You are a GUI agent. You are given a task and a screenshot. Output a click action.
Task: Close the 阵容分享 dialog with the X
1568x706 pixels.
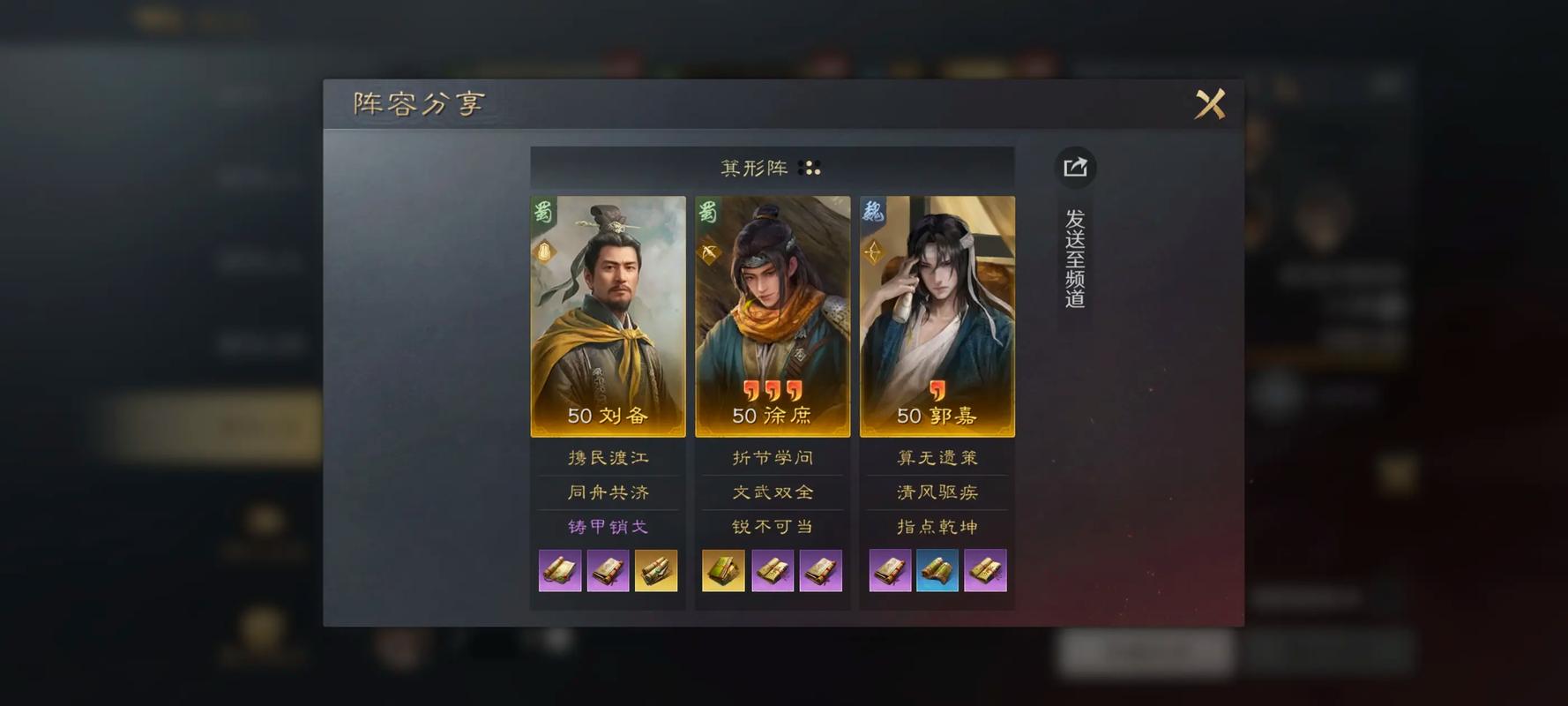point(1210,103)
